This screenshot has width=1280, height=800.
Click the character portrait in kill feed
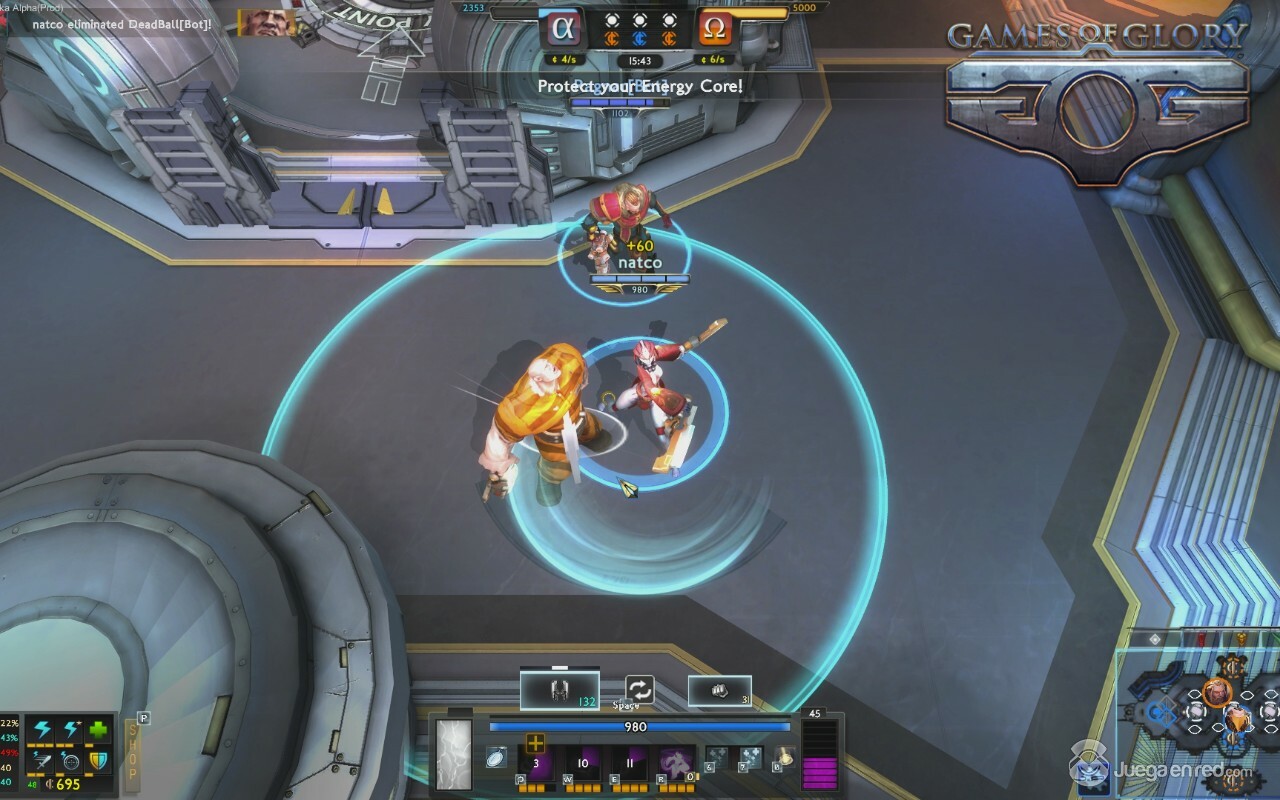[260, 22]
